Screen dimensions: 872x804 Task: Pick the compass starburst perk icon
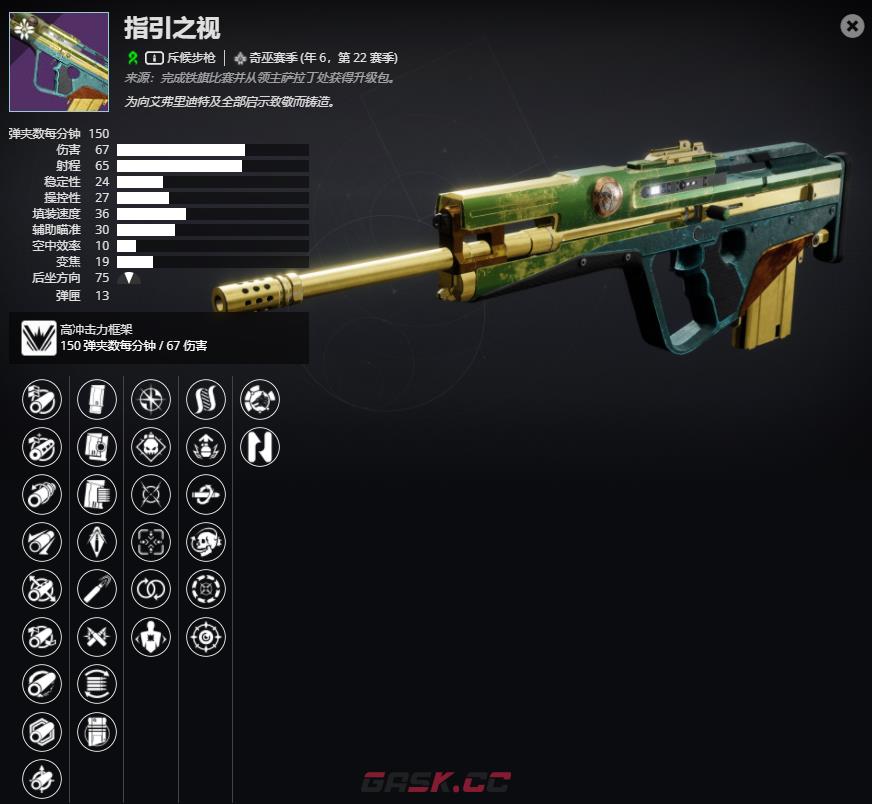click(x=151, y=400)
